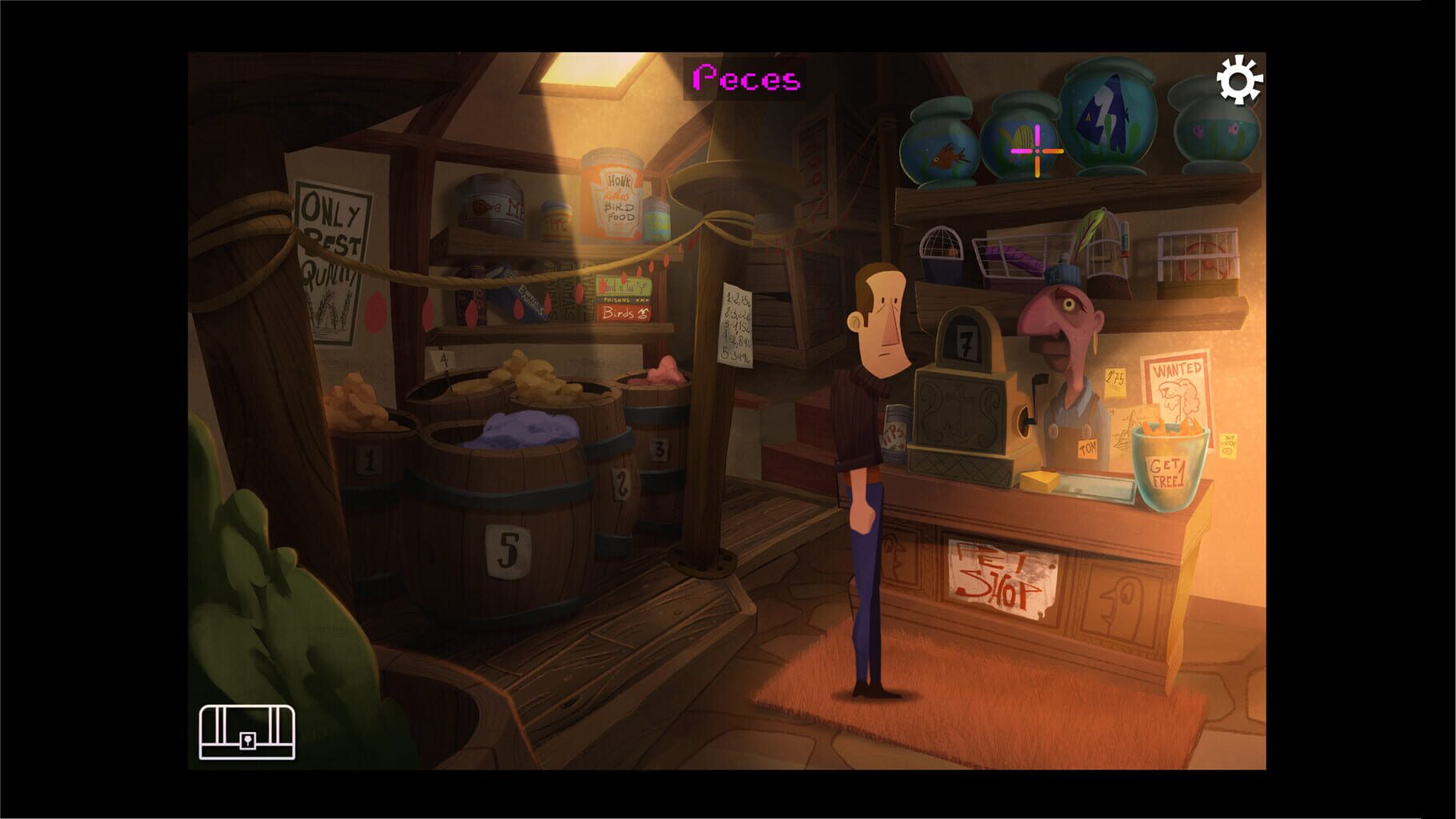Click the Tom name tag apron

(x=1086, y=448)
